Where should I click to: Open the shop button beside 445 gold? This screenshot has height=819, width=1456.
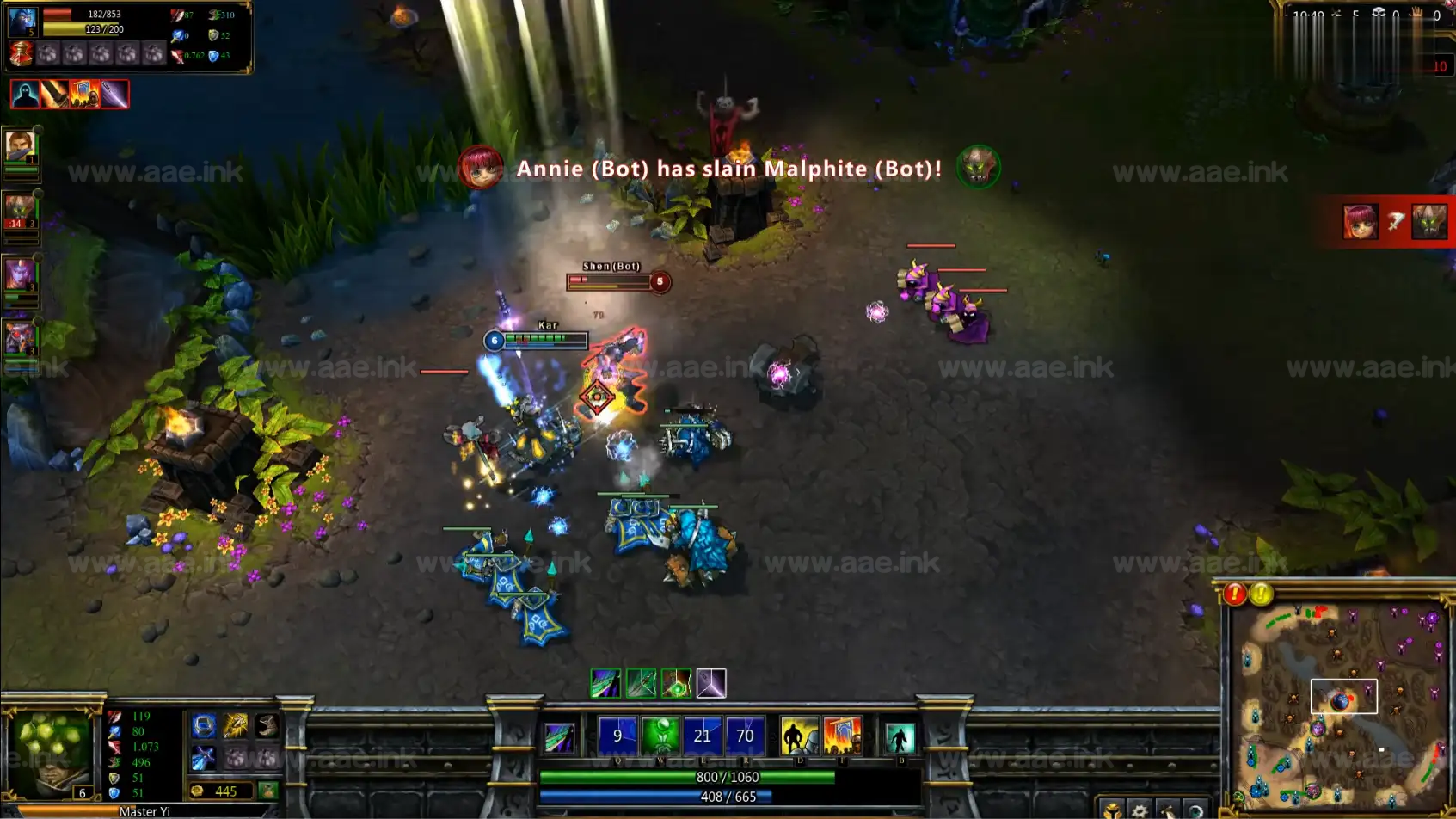[x=268, y=791]
